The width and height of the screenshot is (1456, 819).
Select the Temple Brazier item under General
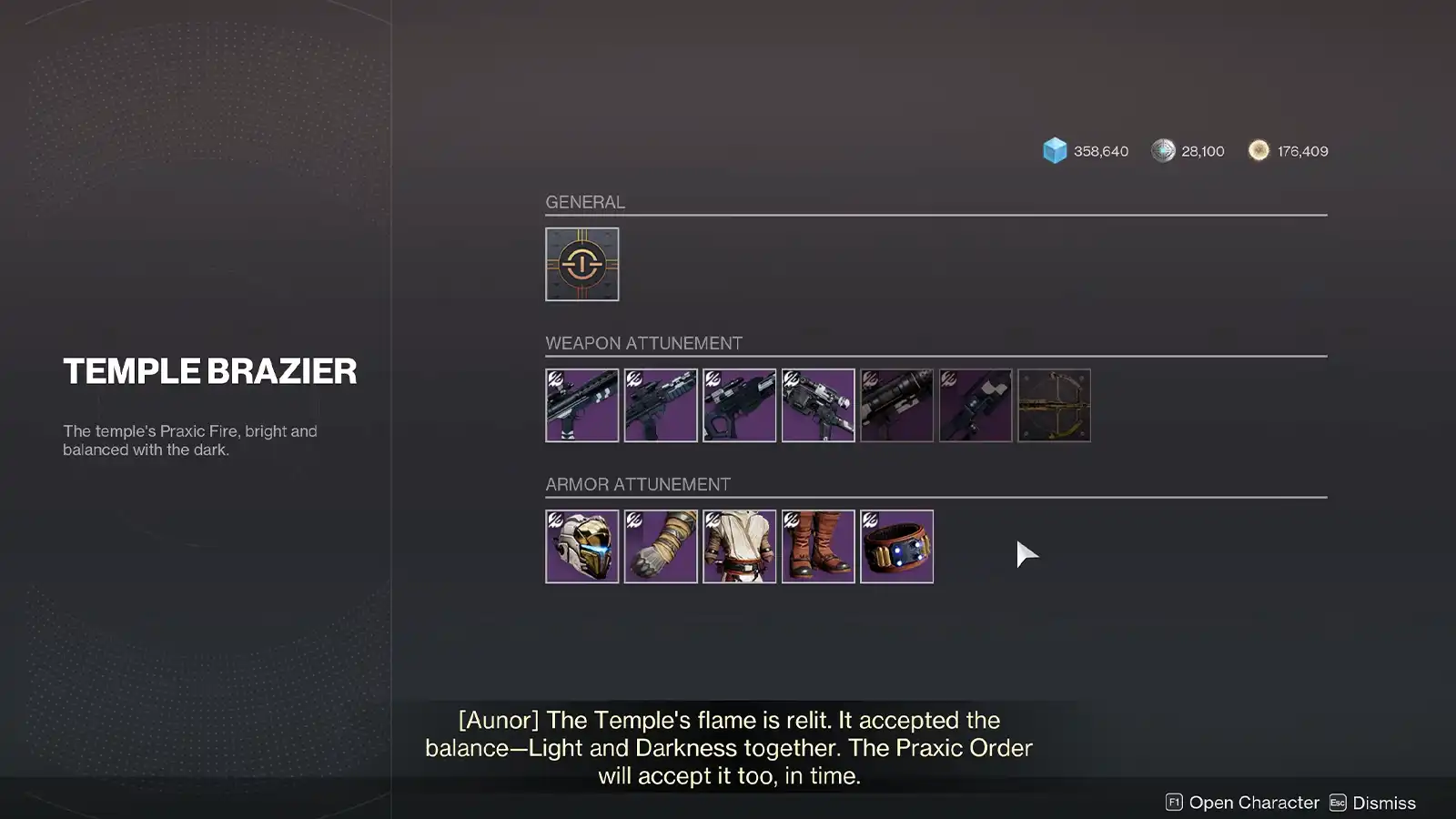coord(582,264)
